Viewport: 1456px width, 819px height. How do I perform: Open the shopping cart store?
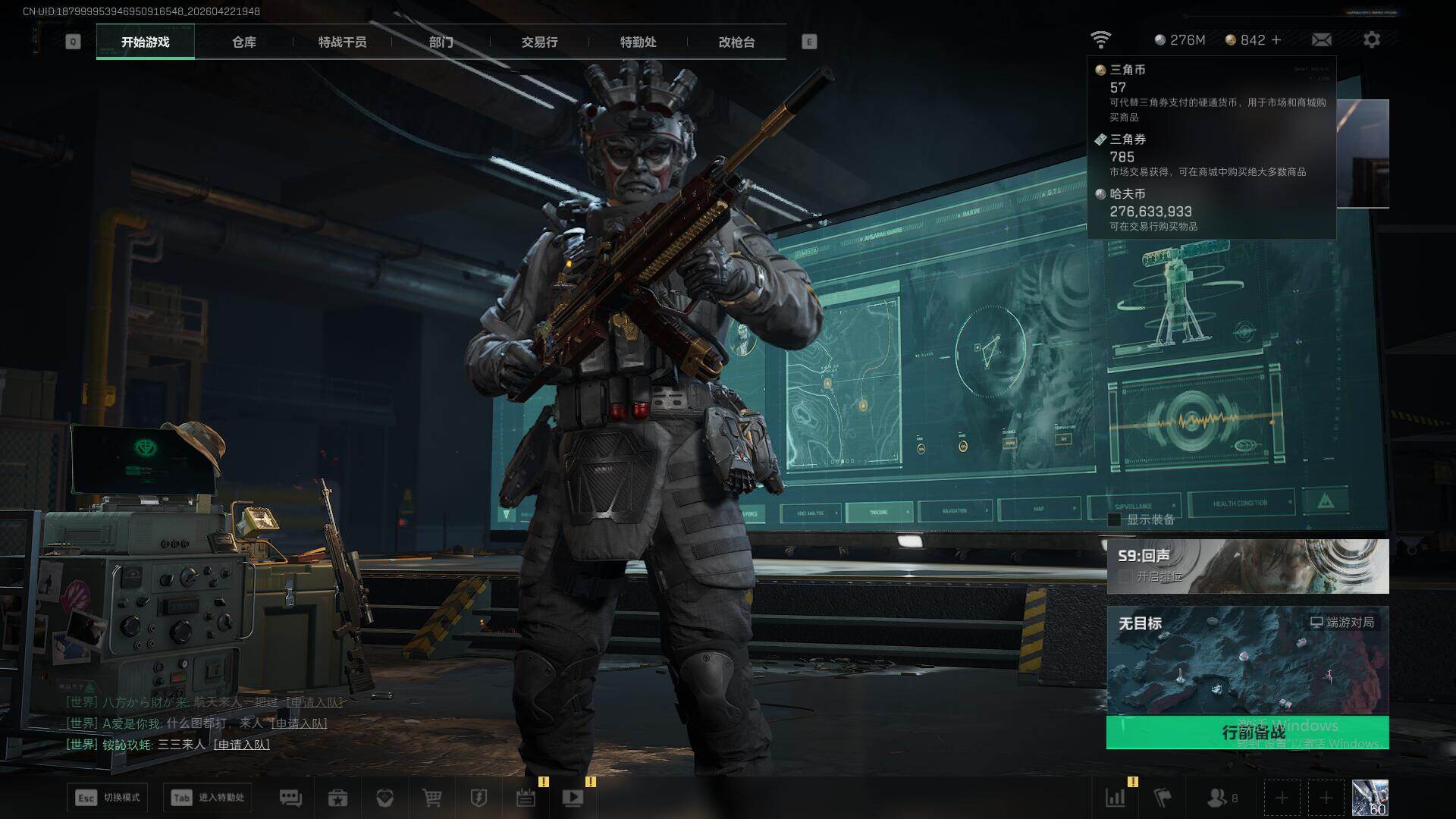(431, 798)
